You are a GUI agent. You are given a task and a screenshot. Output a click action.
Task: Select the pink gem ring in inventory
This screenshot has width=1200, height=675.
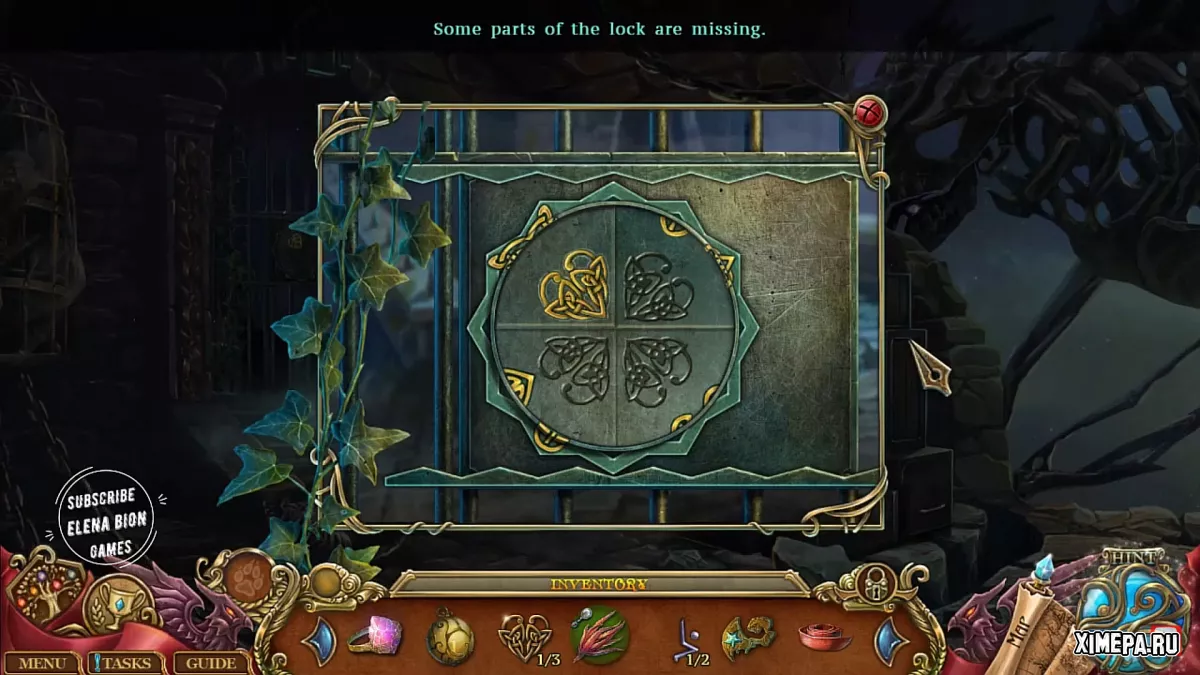(x=376, y=636)
